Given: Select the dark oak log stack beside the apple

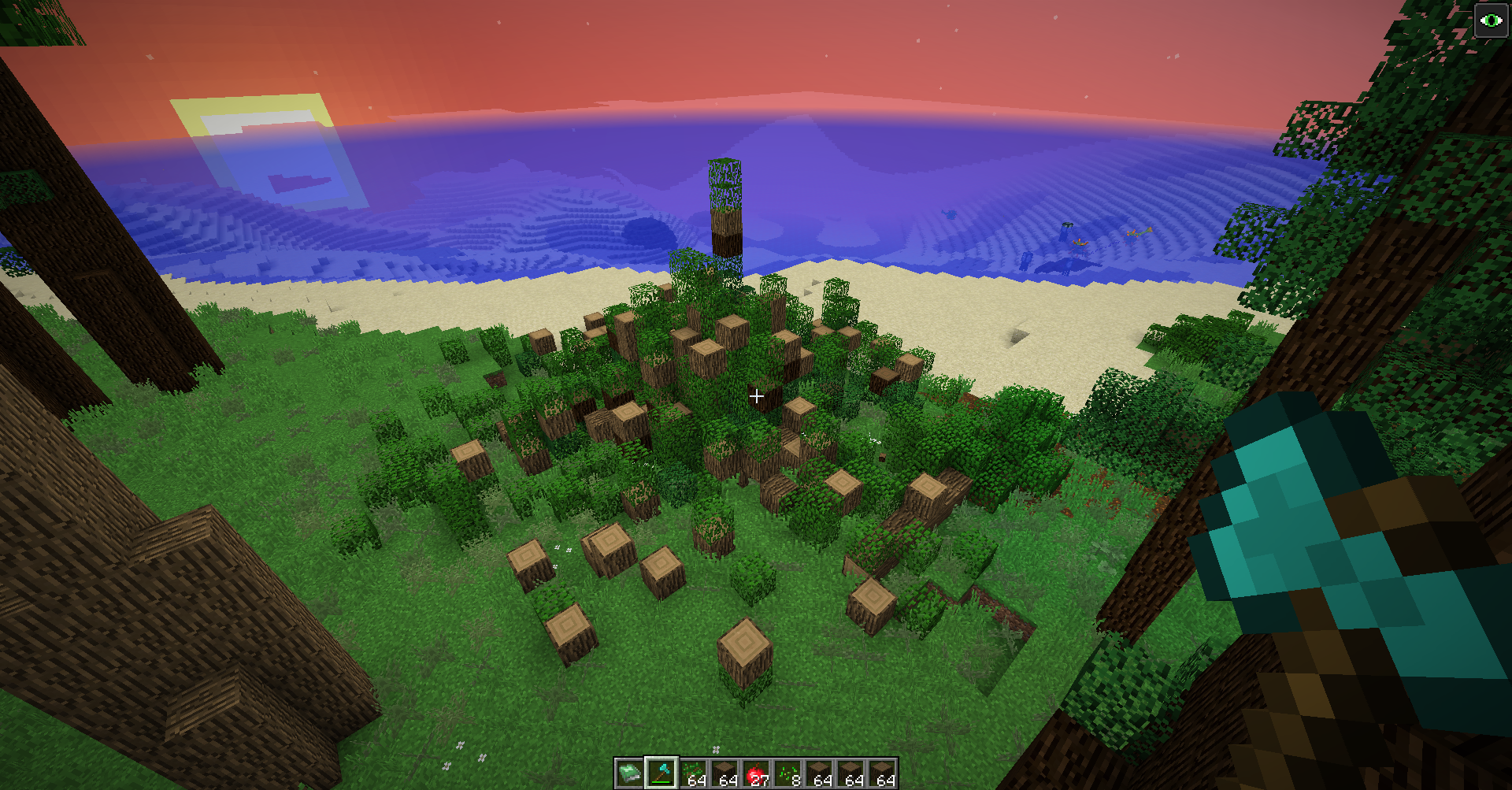Looking at the screenshot, I should click(x=725, y=773).
